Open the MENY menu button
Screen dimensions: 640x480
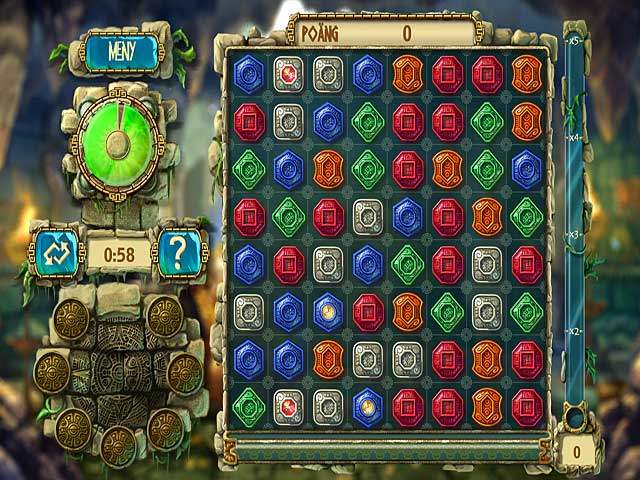[120, 50]
